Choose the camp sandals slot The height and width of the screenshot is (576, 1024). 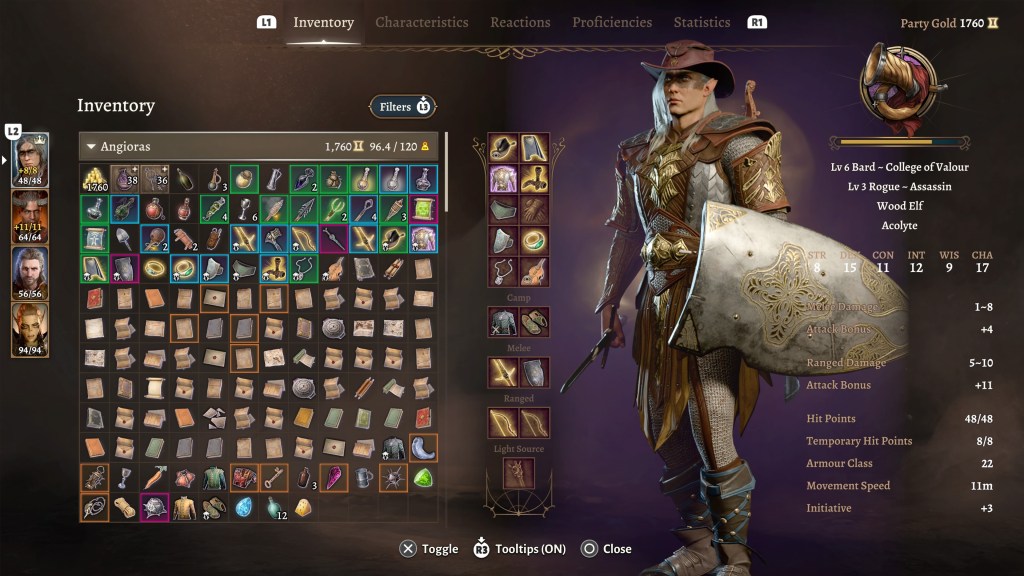pyautogui.click(x=535, y=322)
